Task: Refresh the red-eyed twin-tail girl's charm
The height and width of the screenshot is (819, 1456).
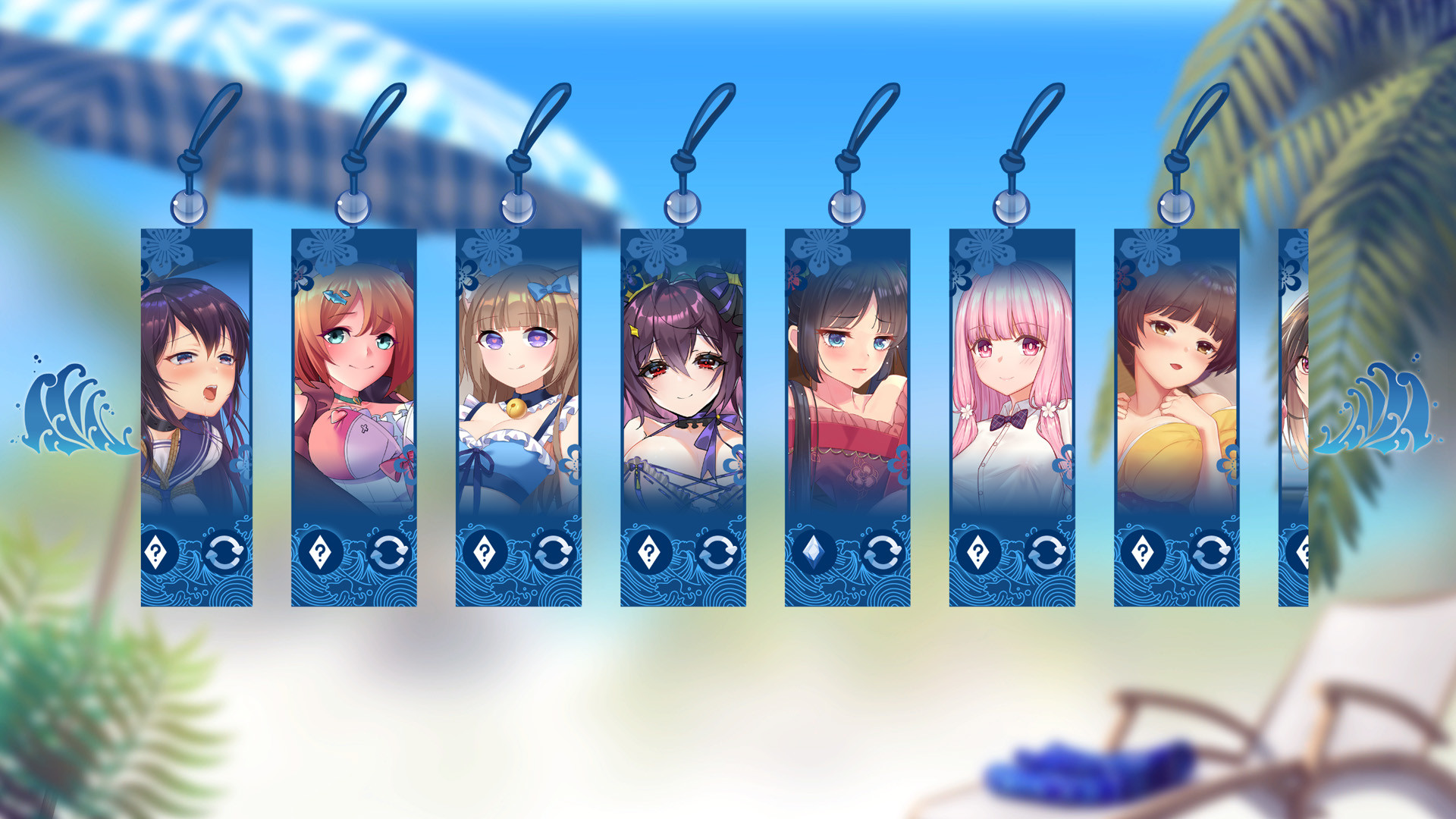Action: coord(719,554)
